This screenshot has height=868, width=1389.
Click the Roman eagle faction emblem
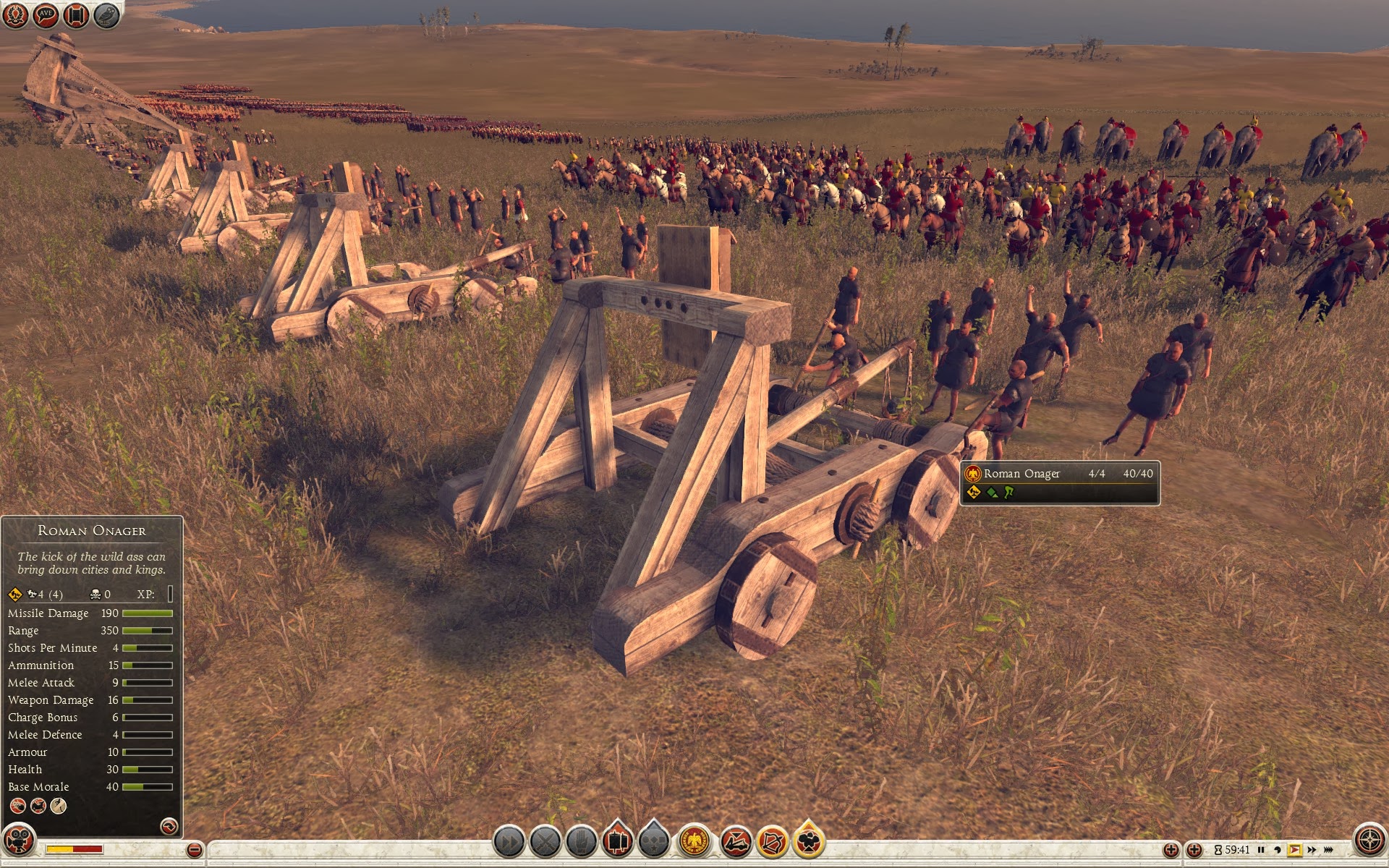(x=694, y=841)
